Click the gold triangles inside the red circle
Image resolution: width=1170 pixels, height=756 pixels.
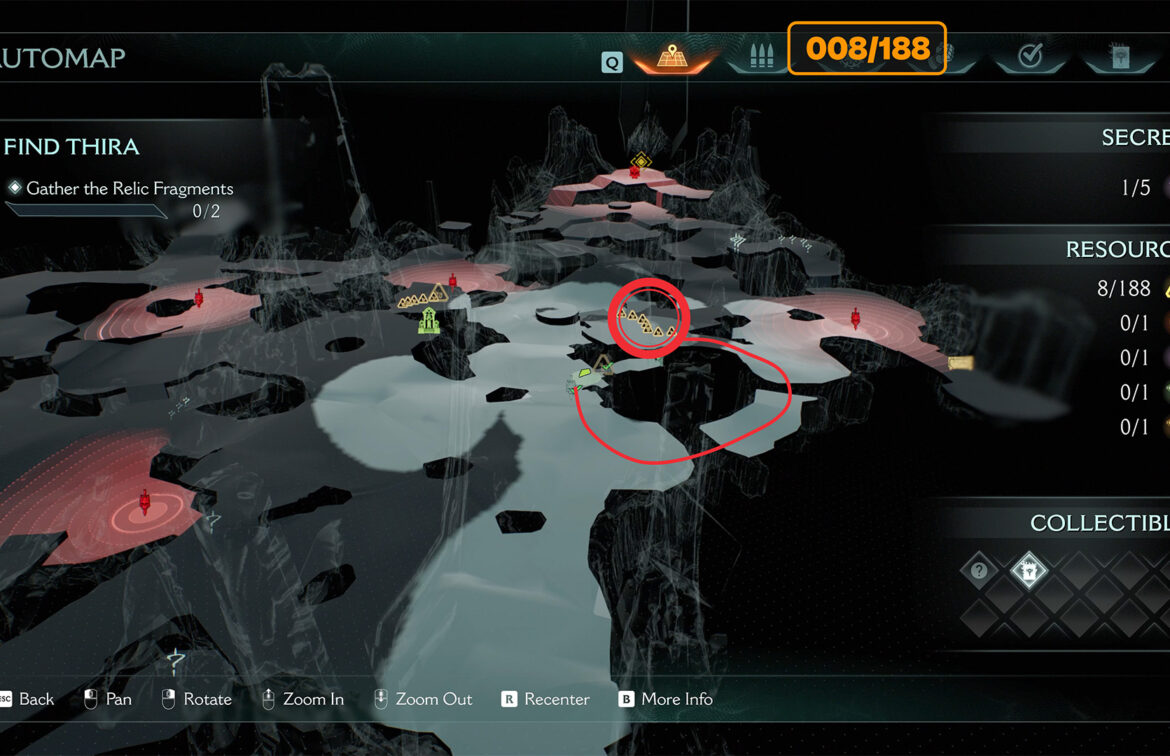646,322
